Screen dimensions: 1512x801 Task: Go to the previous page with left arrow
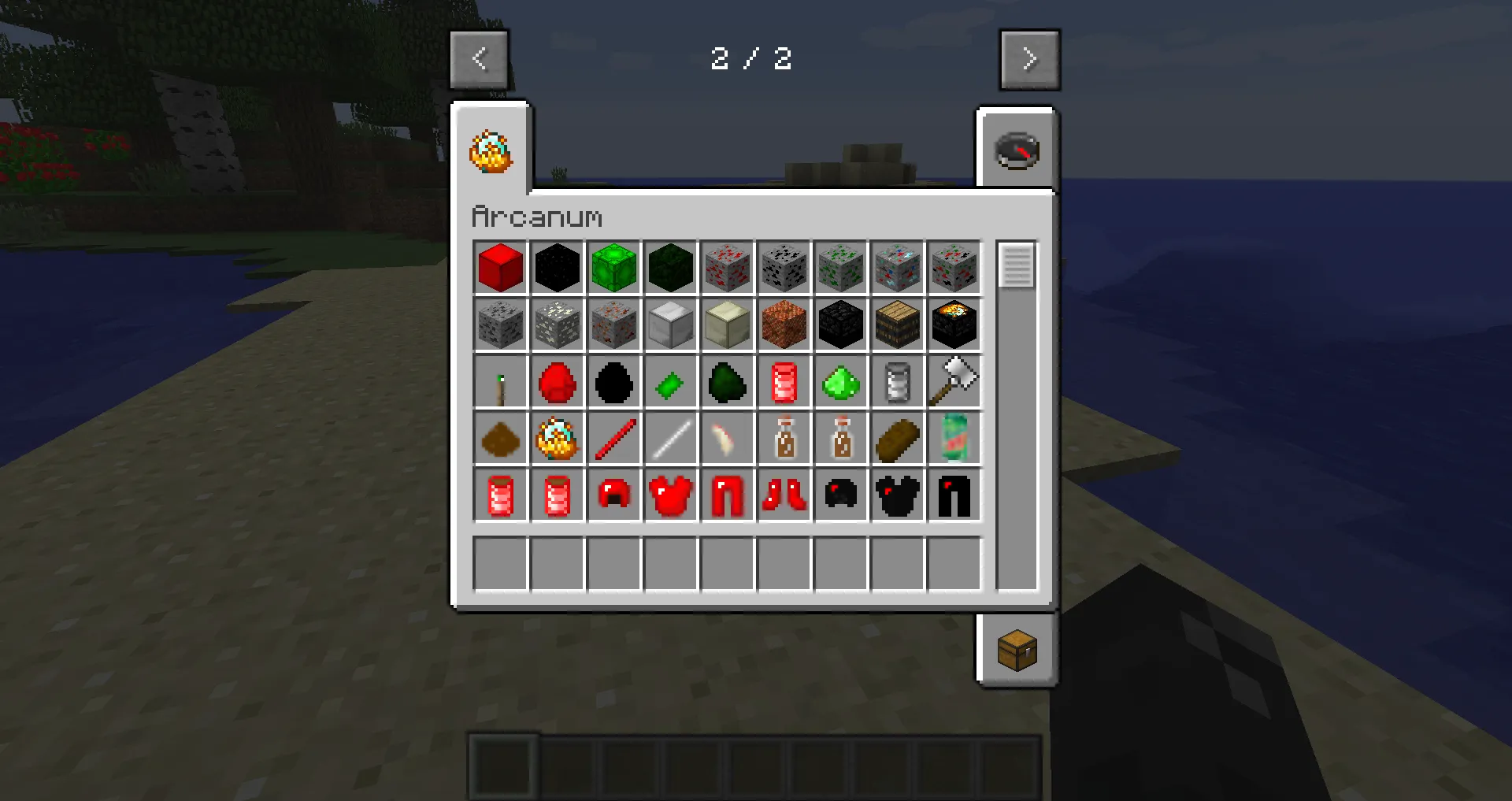click(479, 58)
